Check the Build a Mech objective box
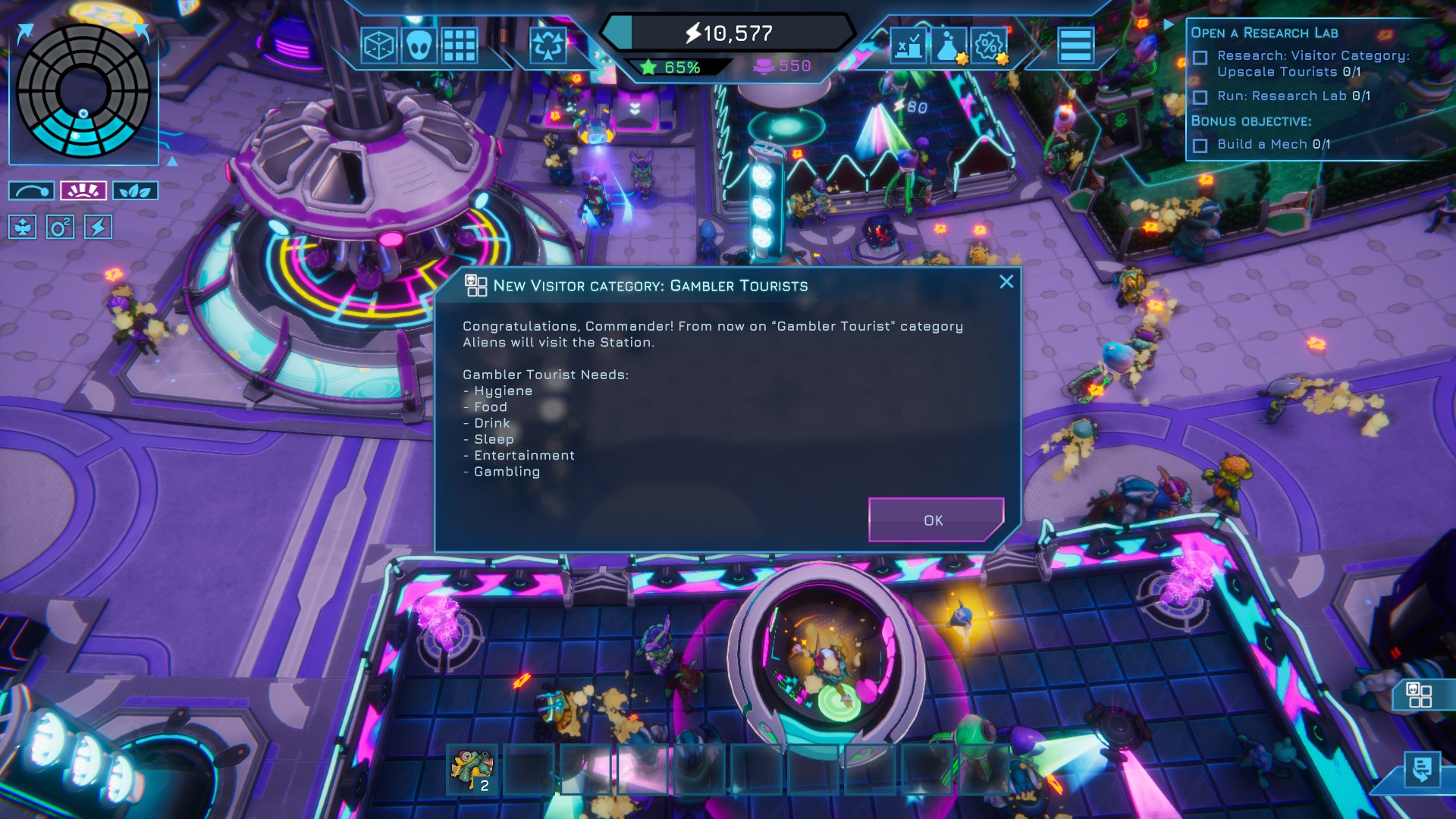Viewport: 1456px width, 819px height. (1200, 144)
